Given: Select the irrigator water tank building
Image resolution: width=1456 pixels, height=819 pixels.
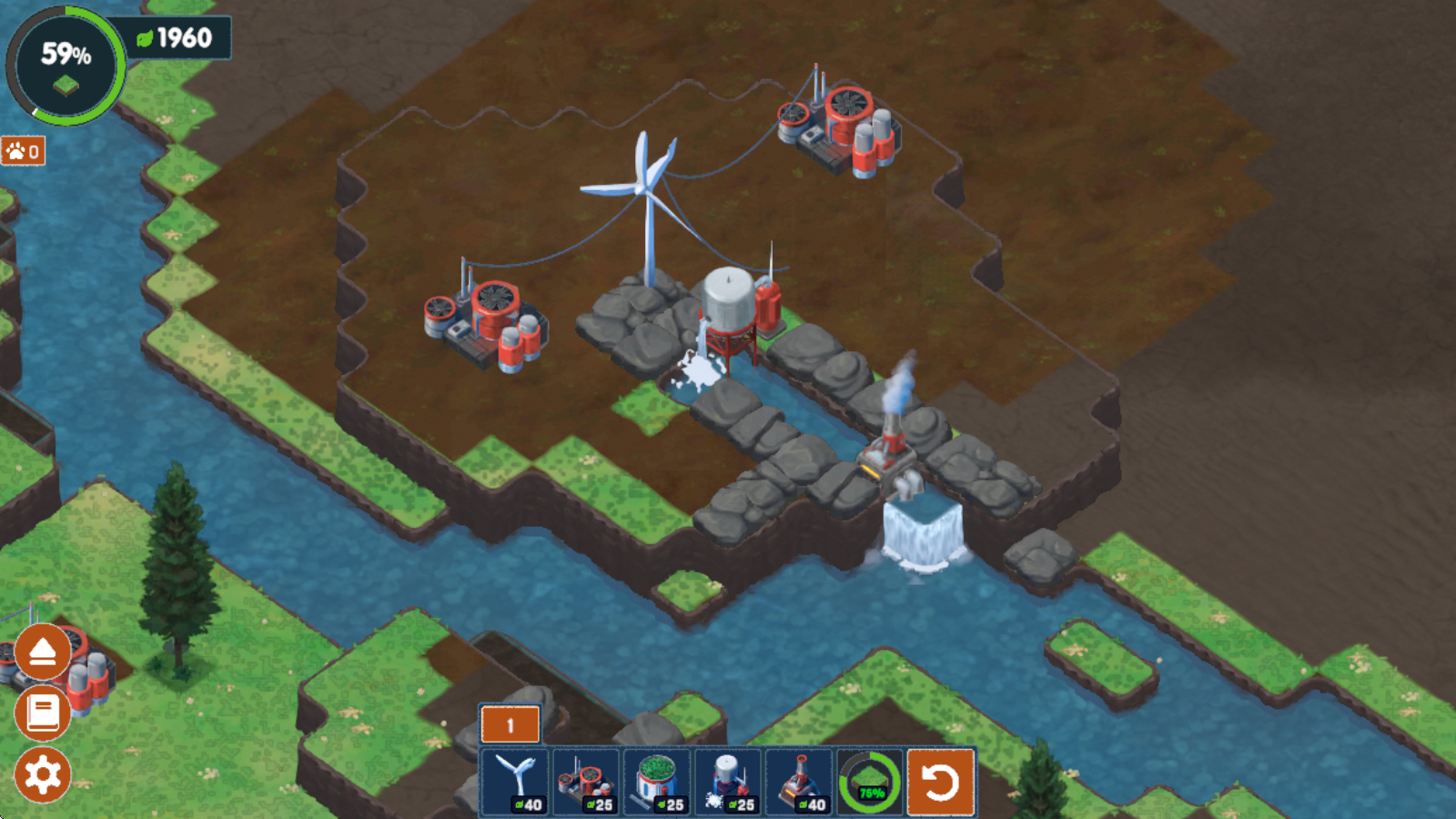Looking at the screenshot, I should click(x=728, y=782).
